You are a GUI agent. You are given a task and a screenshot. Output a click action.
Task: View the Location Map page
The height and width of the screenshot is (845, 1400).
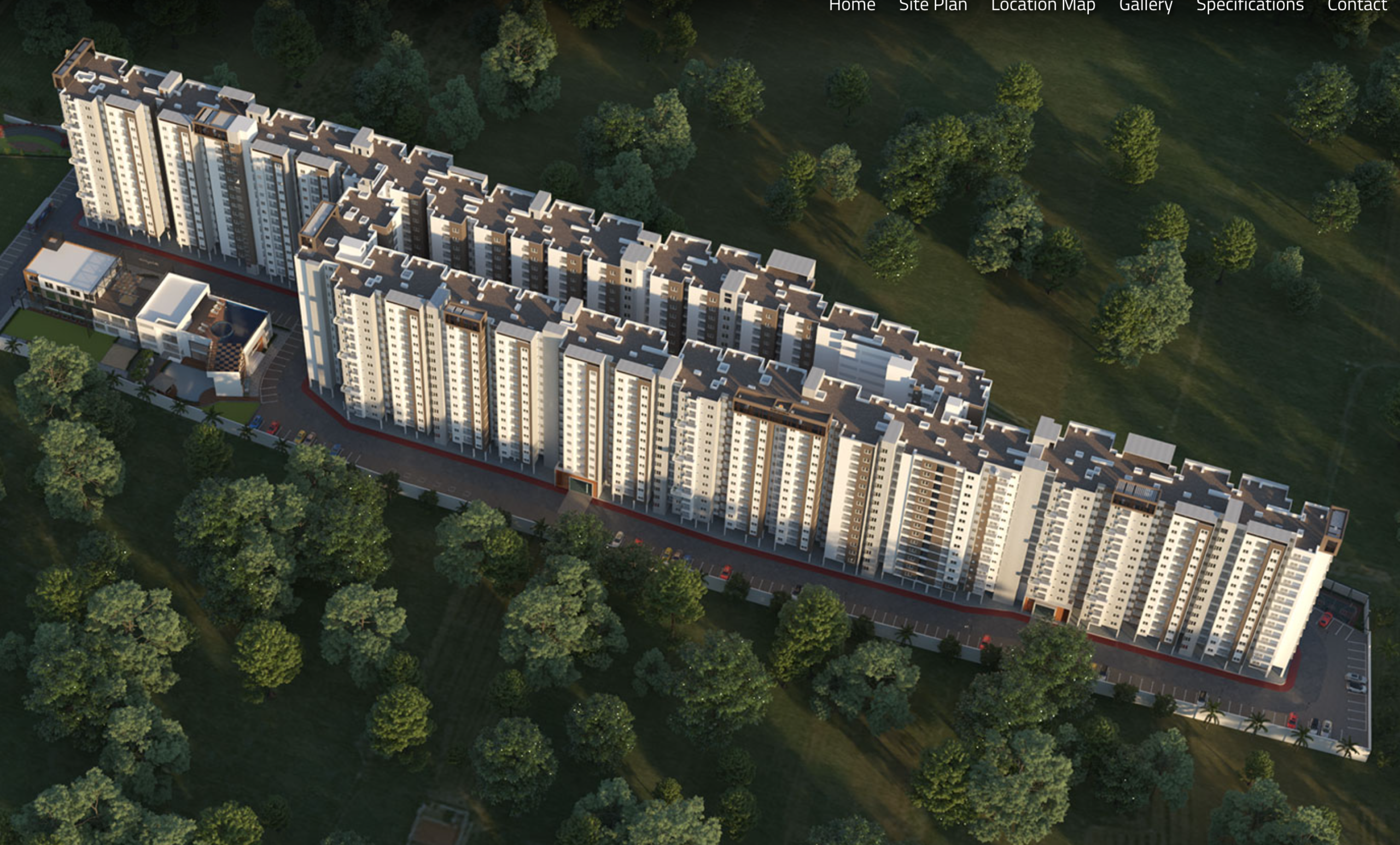(x=1042, y=5)
